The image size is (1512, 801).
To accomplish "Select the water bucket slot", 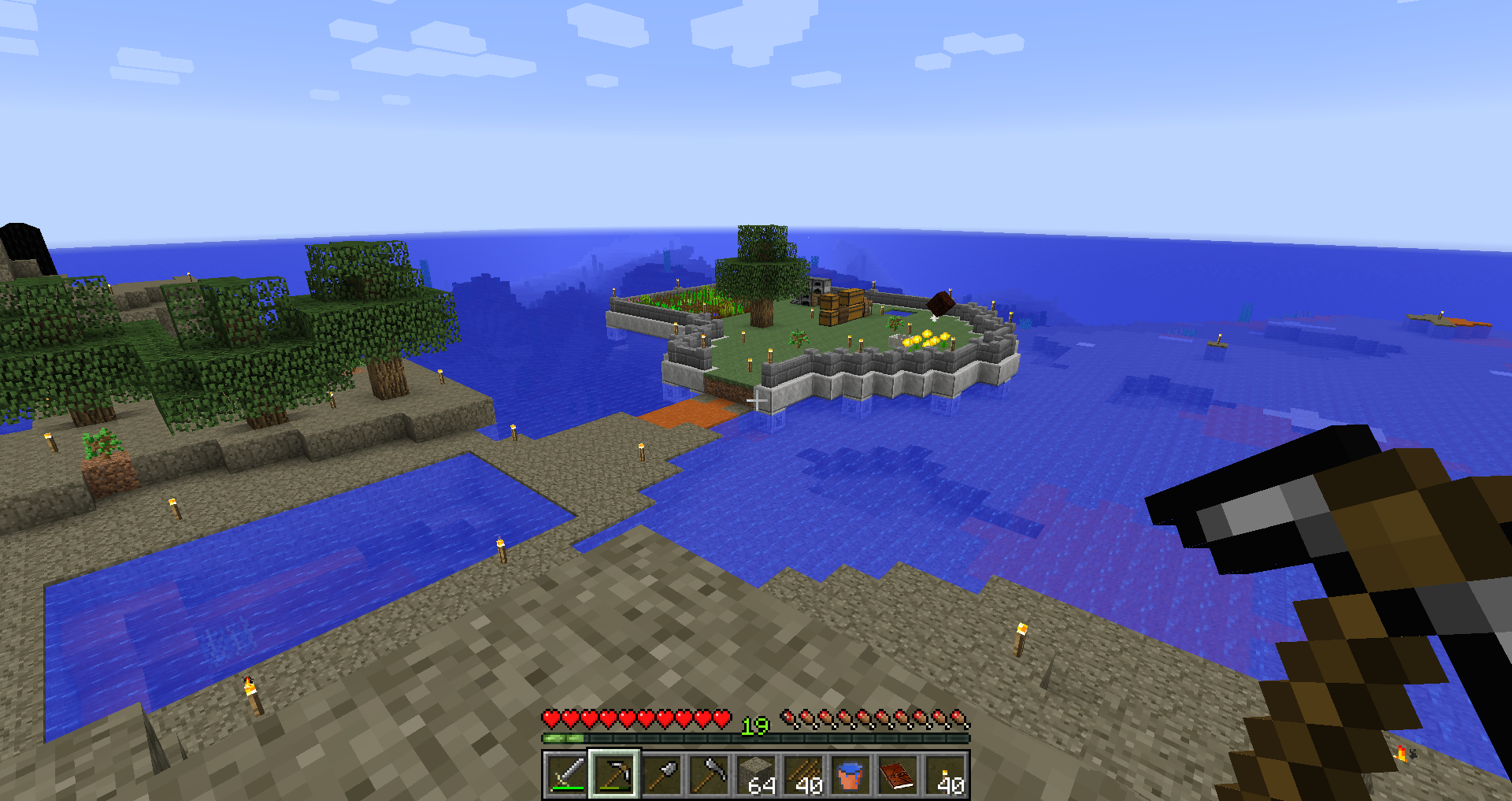I will [x=850, y=774].
